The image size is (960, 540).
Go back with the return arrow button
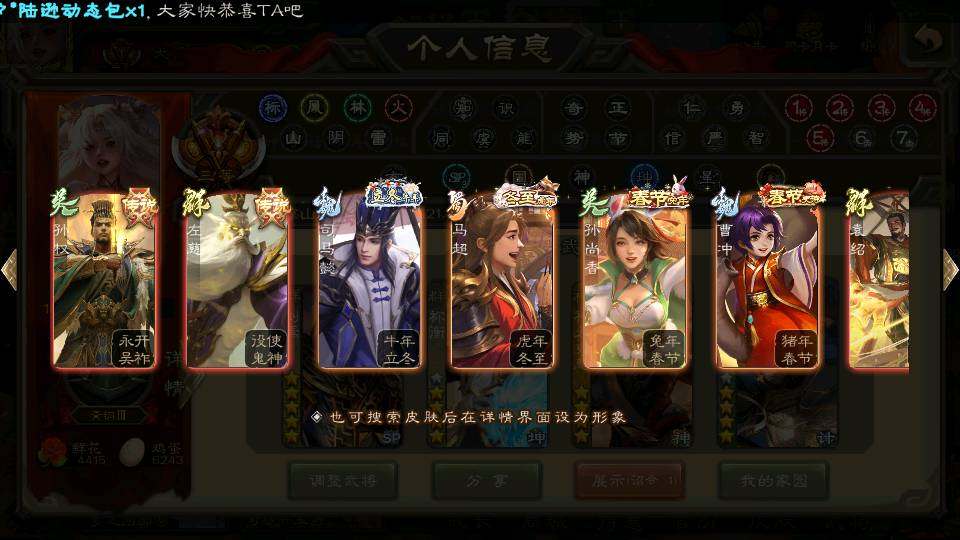tap(927, 41)
